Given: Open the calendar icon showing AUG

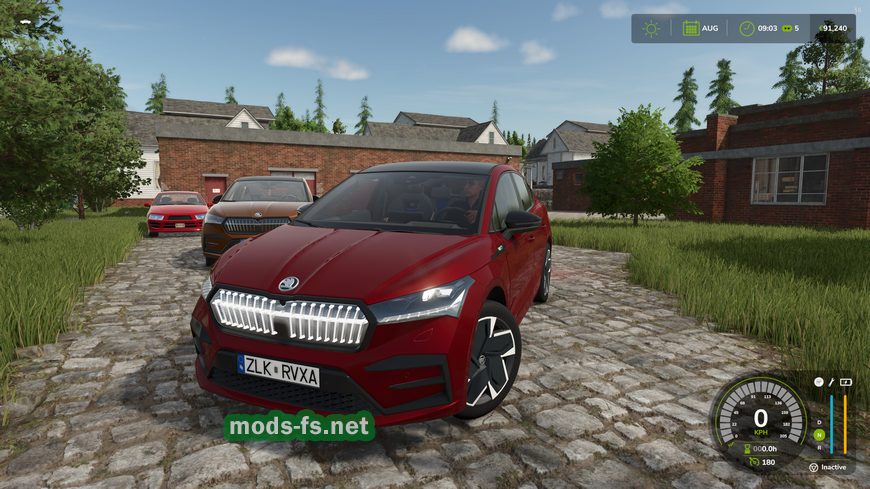Looking at the screenshot, I should [x=691, y=28].
